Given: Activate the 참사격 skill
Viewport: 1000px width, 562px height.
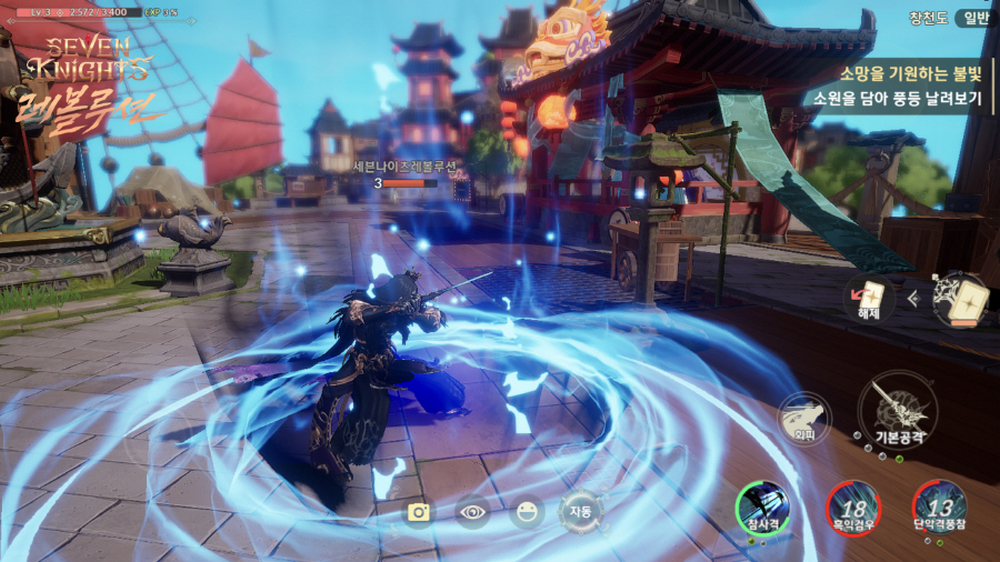Looking at the screenshot, I should pos(762,505).
